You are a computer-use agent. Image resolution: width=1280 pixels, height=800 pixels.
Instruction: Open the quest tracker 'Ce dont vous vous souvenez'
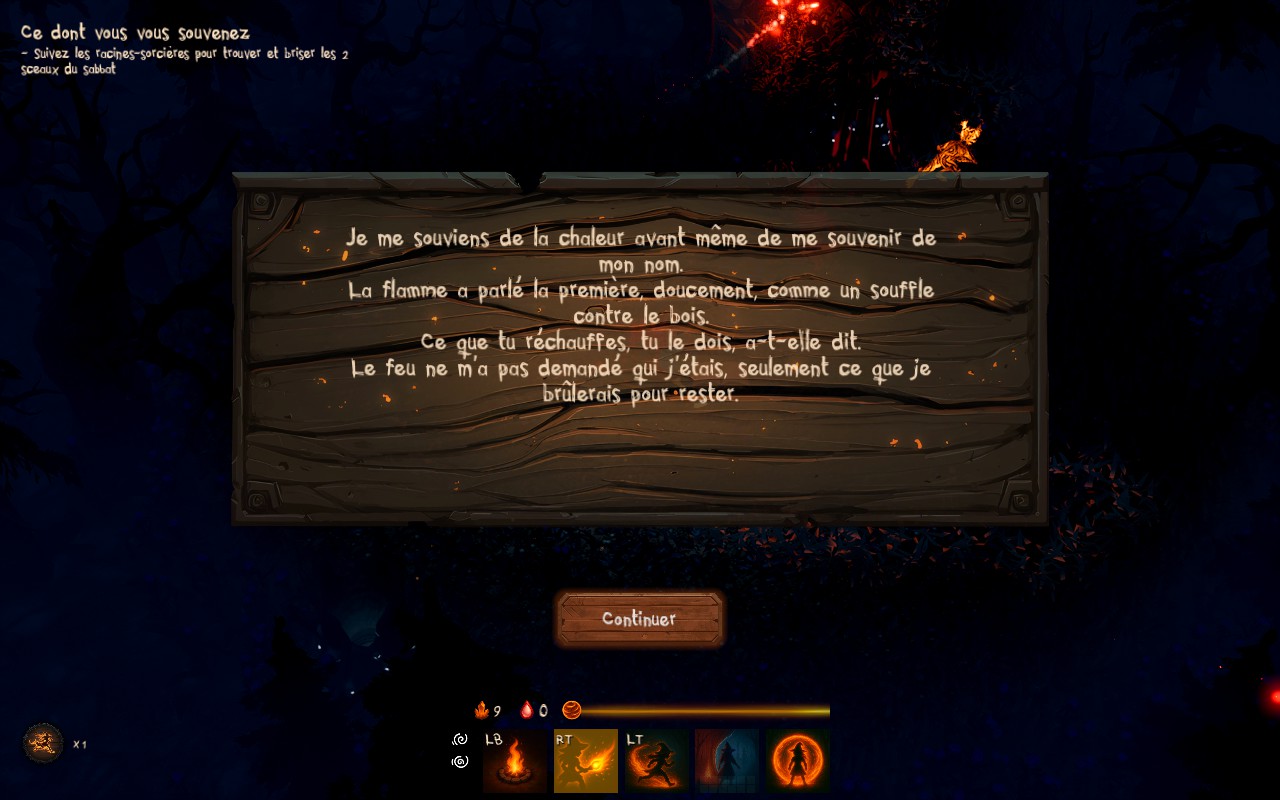coord(136,33)
